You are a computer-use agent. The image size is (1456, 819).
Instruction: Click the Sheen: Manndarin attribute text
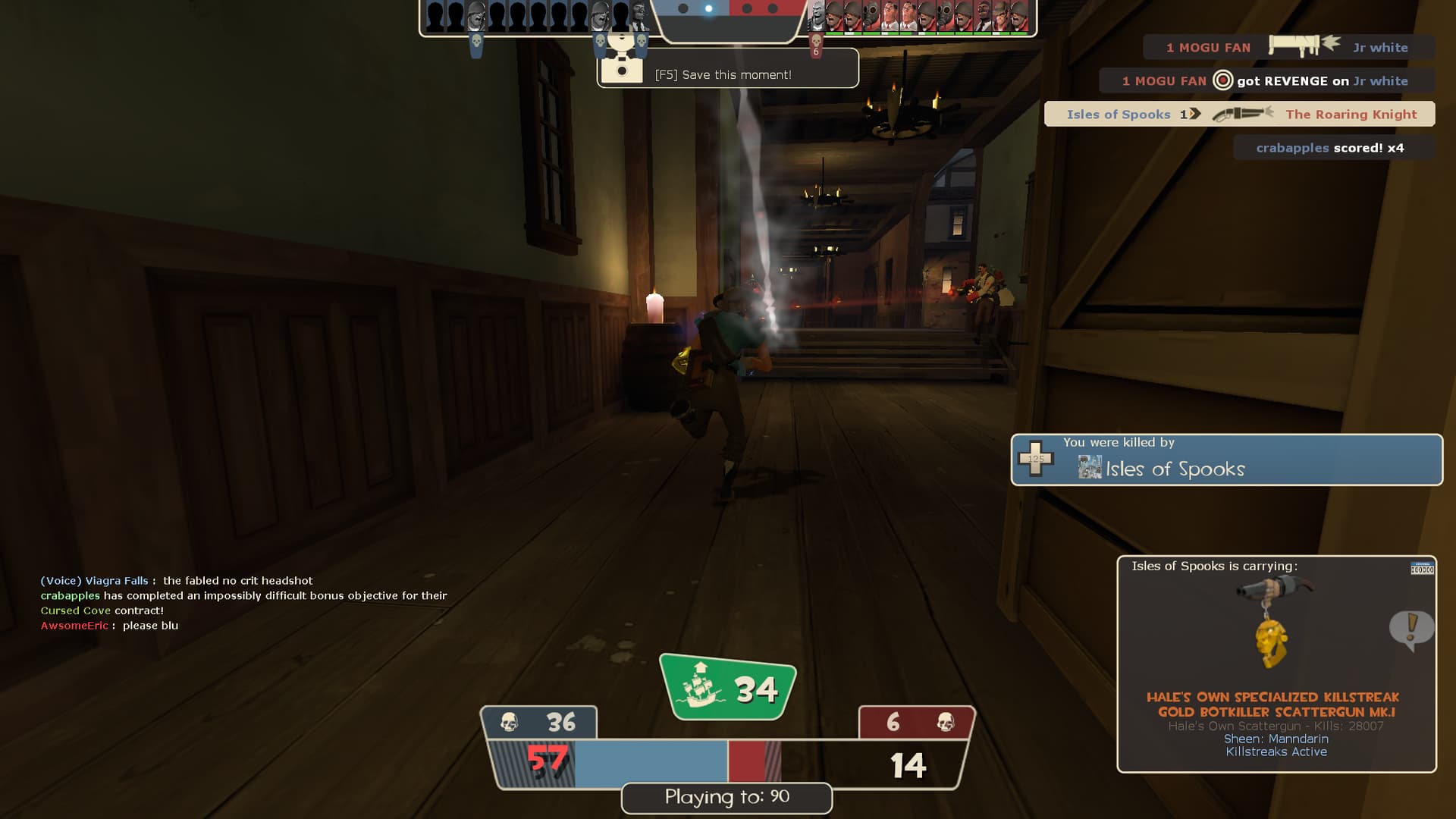[x=1276, y=739]
